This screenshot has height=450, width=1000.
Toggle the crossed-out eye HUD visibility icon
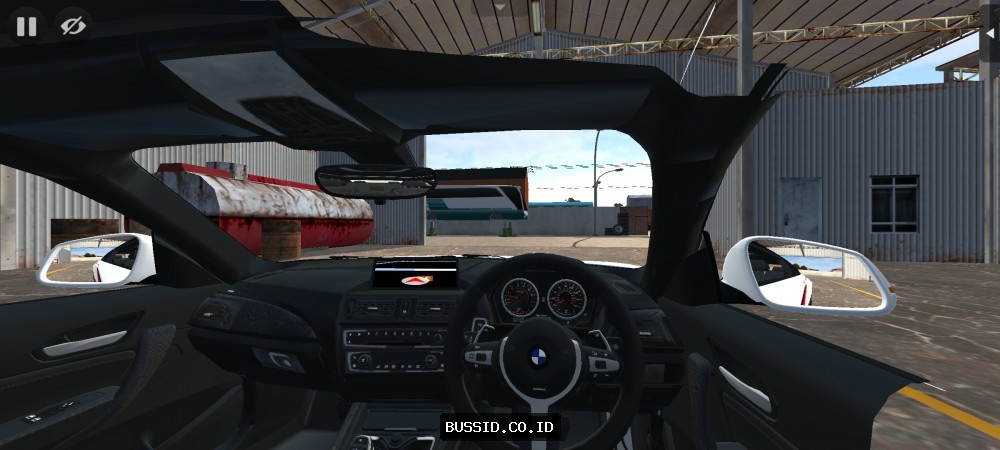pos(72,26)
